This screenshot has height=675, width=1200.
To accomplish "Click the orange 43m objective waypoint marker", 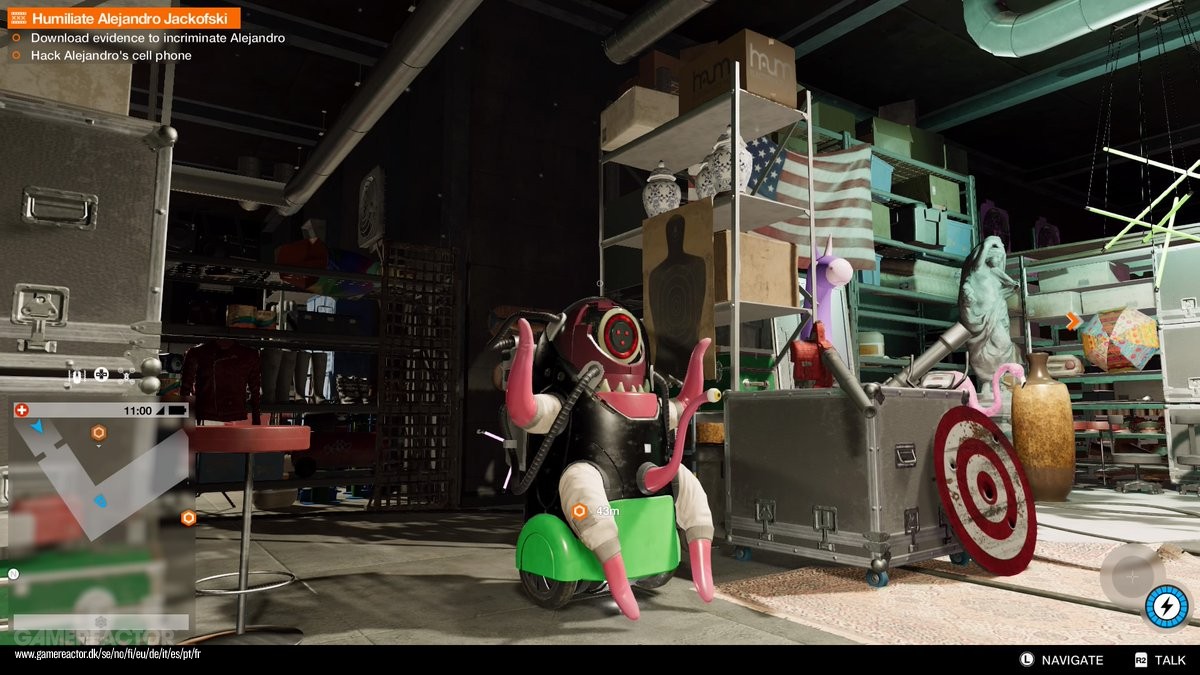I will click(579, 511).
